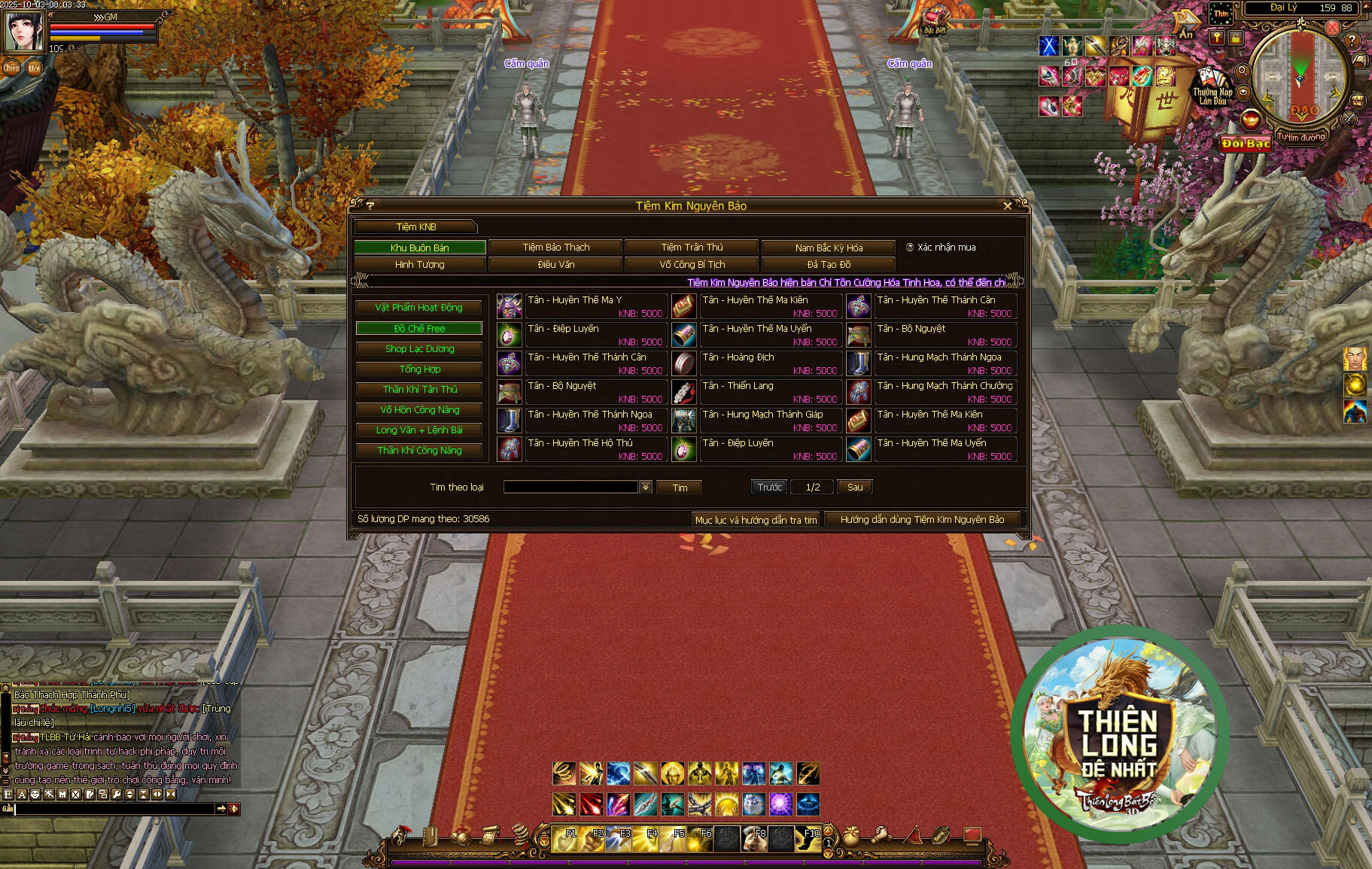Open the Võ Công Bí Tịch tab
1372x869 pixels.
(692, 265)
